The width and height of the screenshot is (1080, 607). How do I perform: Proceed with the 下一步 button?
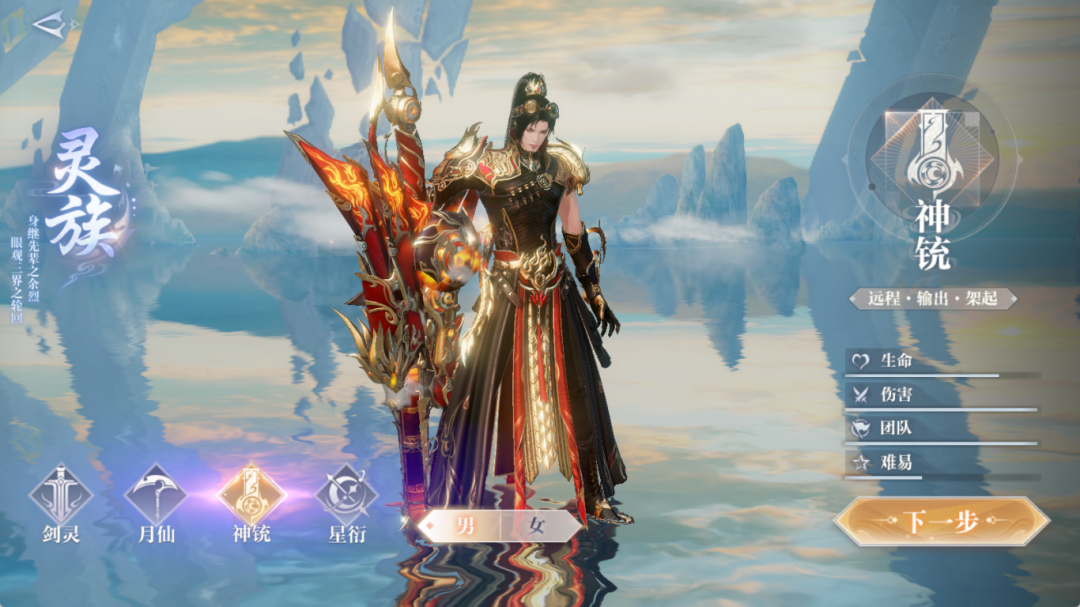point(940,521)
